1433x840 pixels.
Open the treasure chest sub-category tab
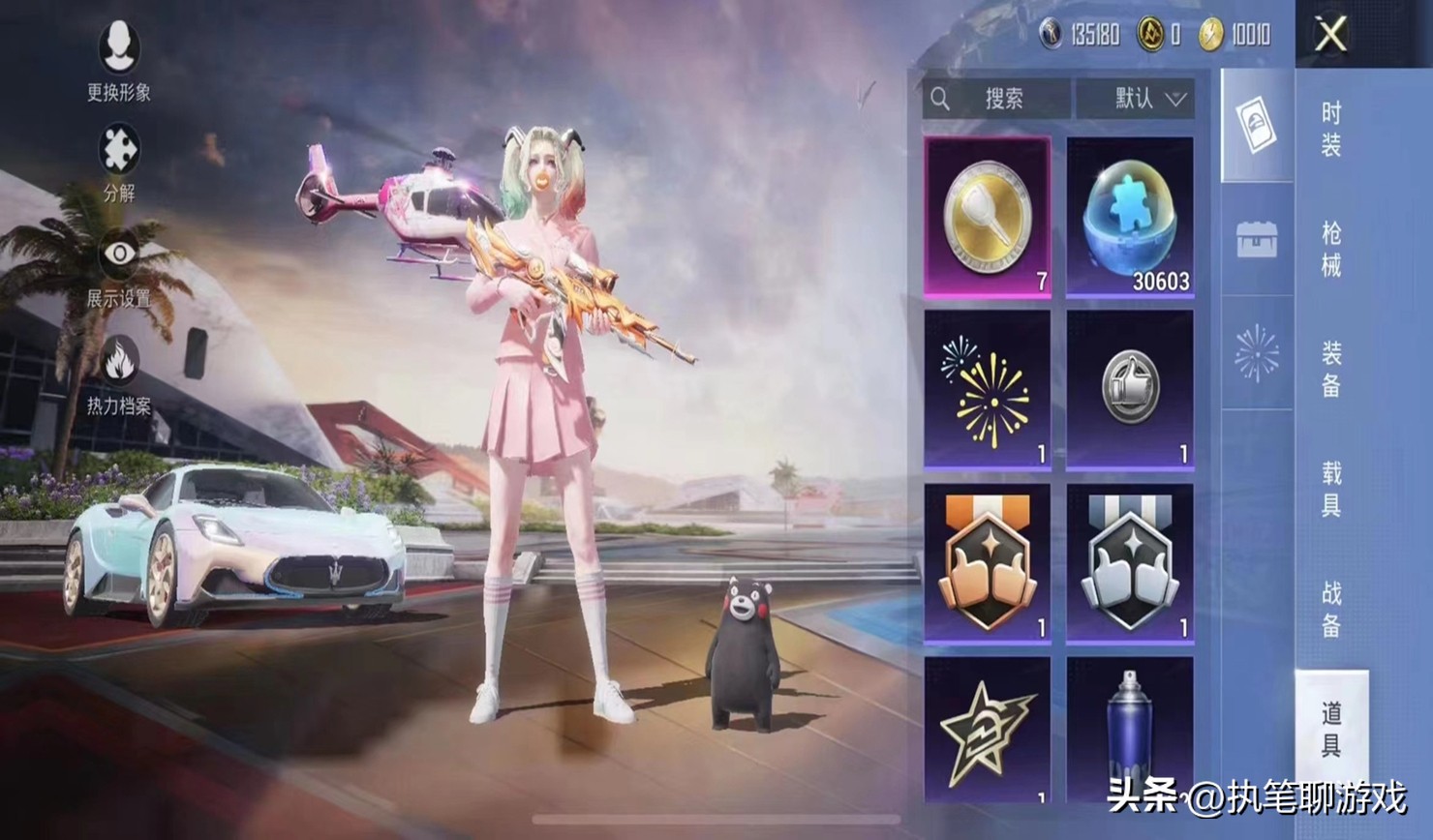point(1257,239)
